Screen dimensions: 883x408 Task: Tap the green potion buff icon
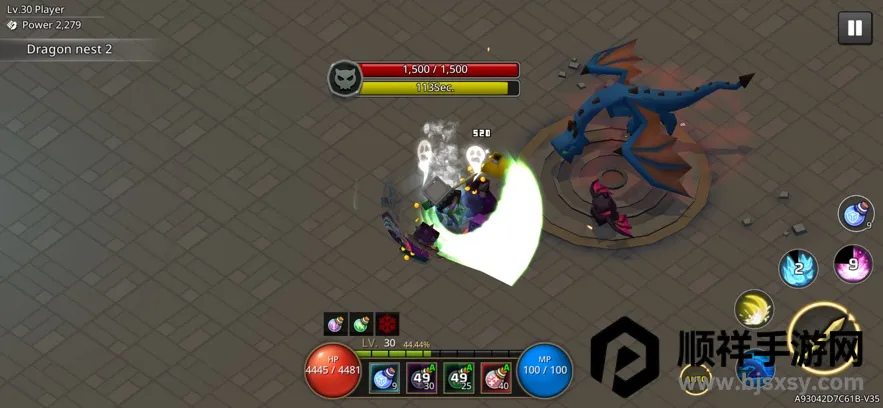click(361, 324)
